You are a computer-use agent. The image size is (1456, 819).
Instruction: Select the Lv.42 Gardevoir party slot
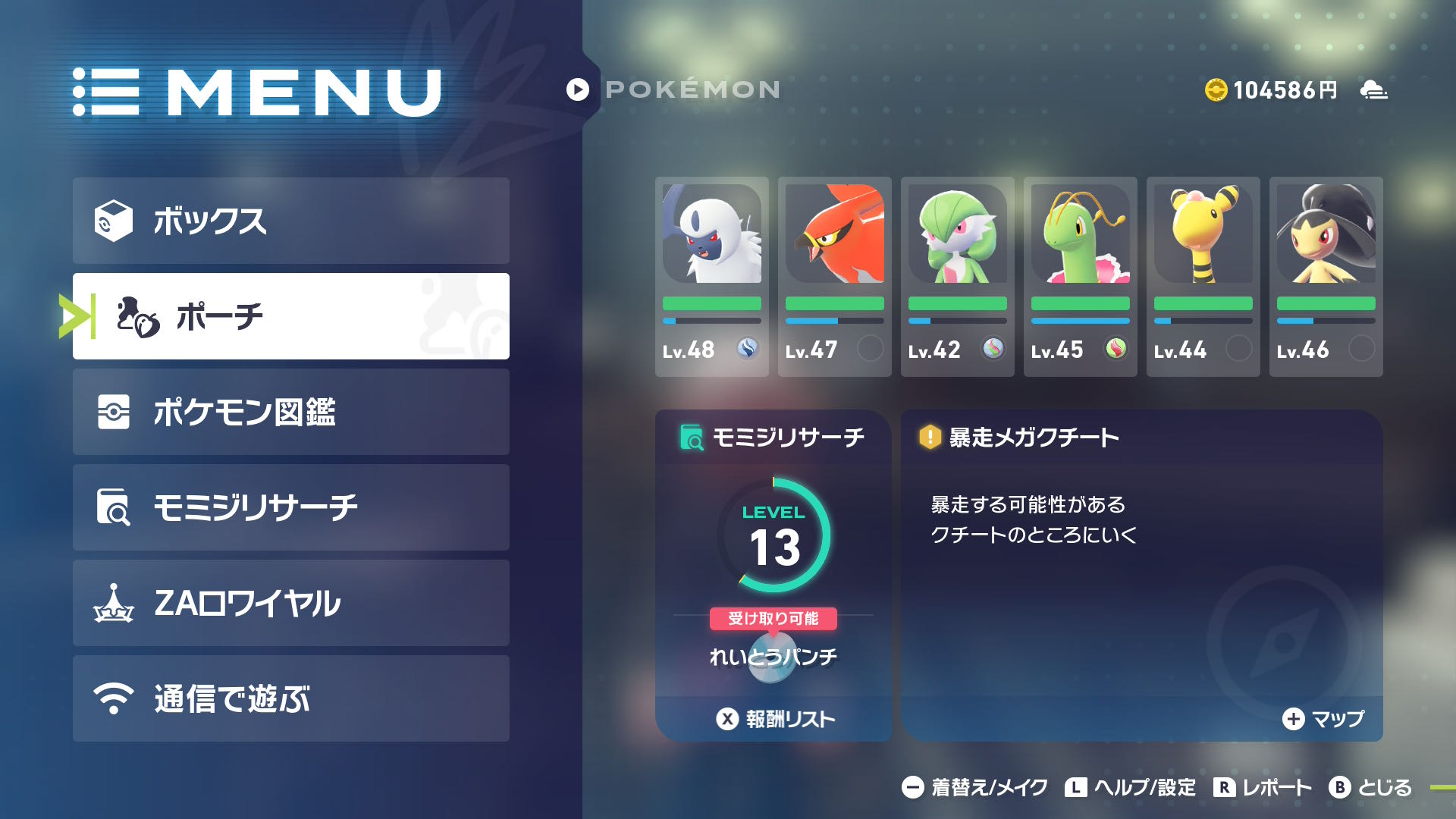click(x=957, y=277)
